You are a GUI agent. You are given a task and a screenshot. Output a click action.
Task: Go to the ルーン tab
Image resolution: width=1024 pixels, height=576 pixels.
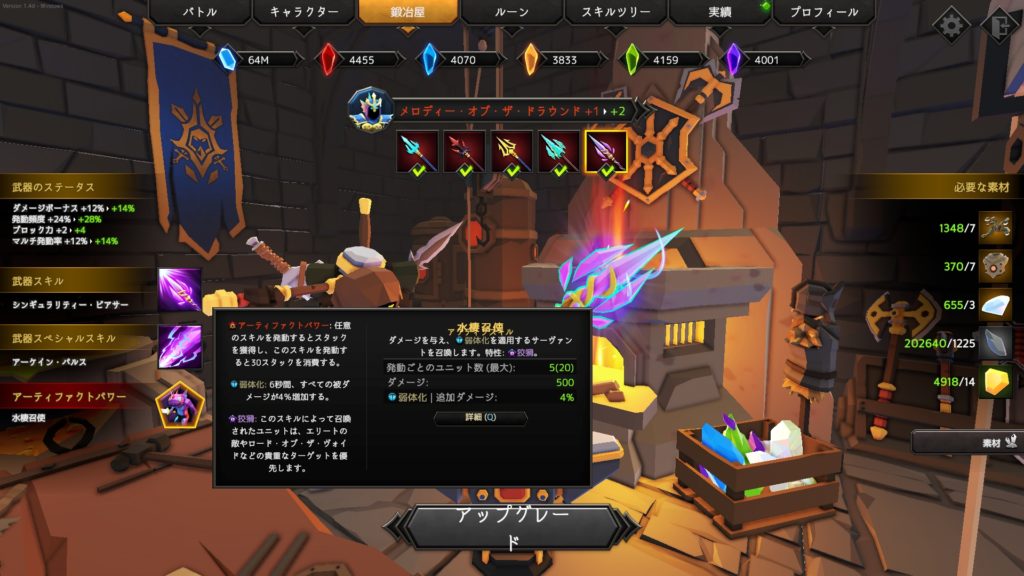511,12
